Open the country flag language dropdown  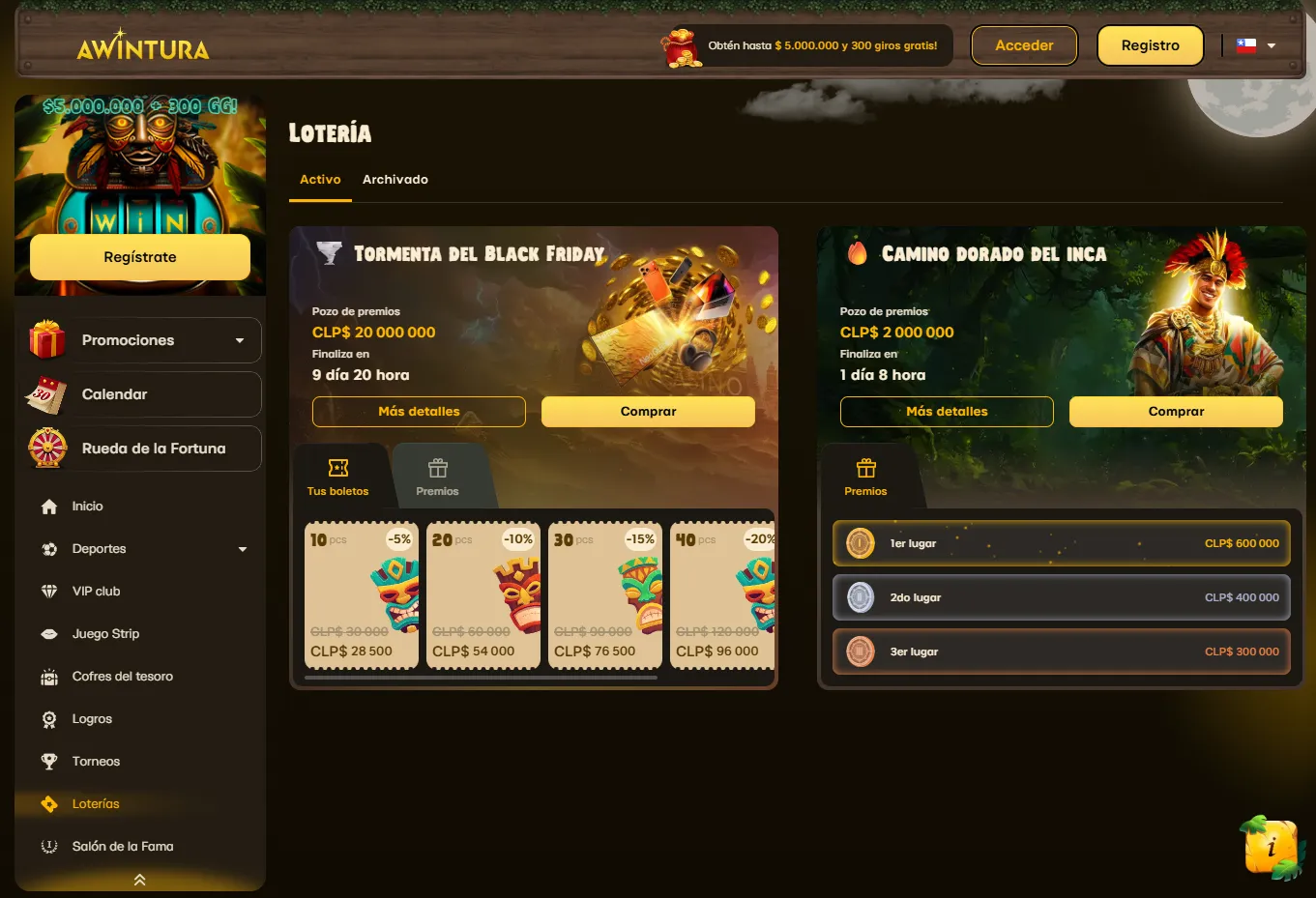pos(1256,45)
